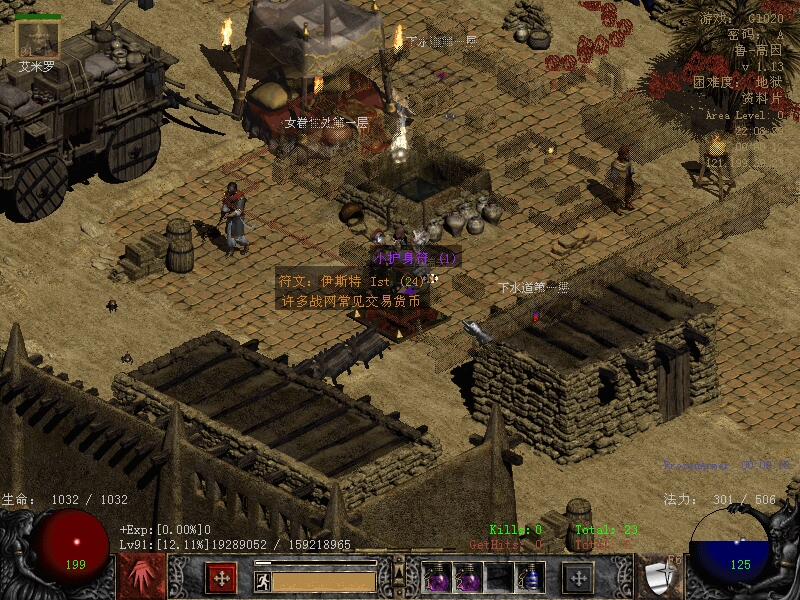Open the right-click shield skill icon

tap(659, 576)
